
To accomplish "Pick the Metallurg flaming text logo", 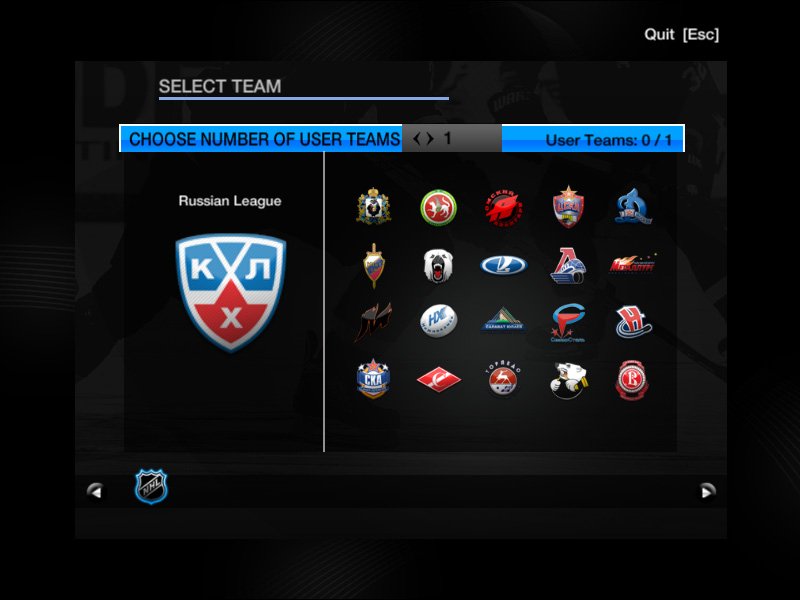I will [632, 265].
